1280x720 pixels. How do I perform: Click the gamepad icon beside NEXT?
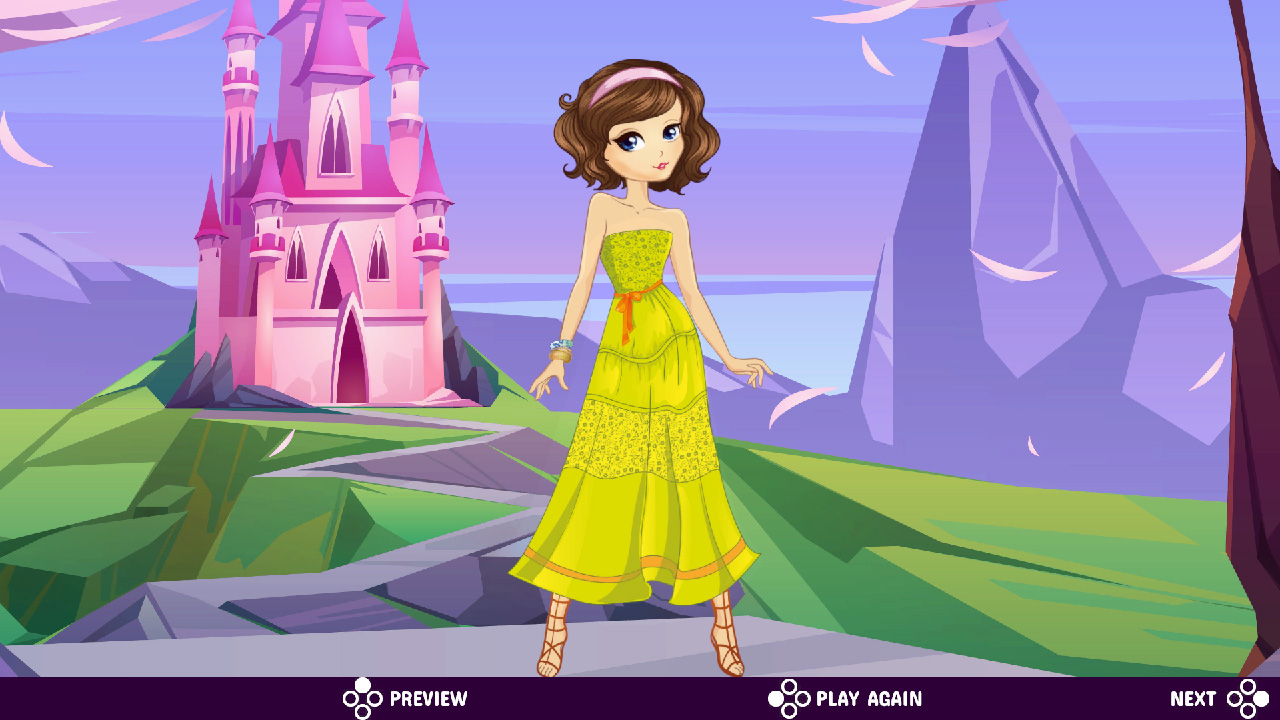pyautogui.click(x=1246, y=697)
